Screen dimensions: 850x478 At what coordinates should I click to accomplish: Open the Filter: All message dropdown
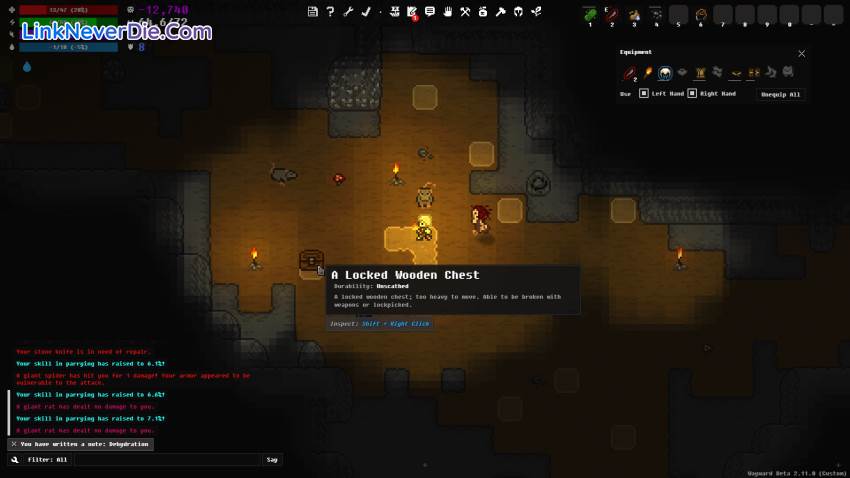[47, 460]
